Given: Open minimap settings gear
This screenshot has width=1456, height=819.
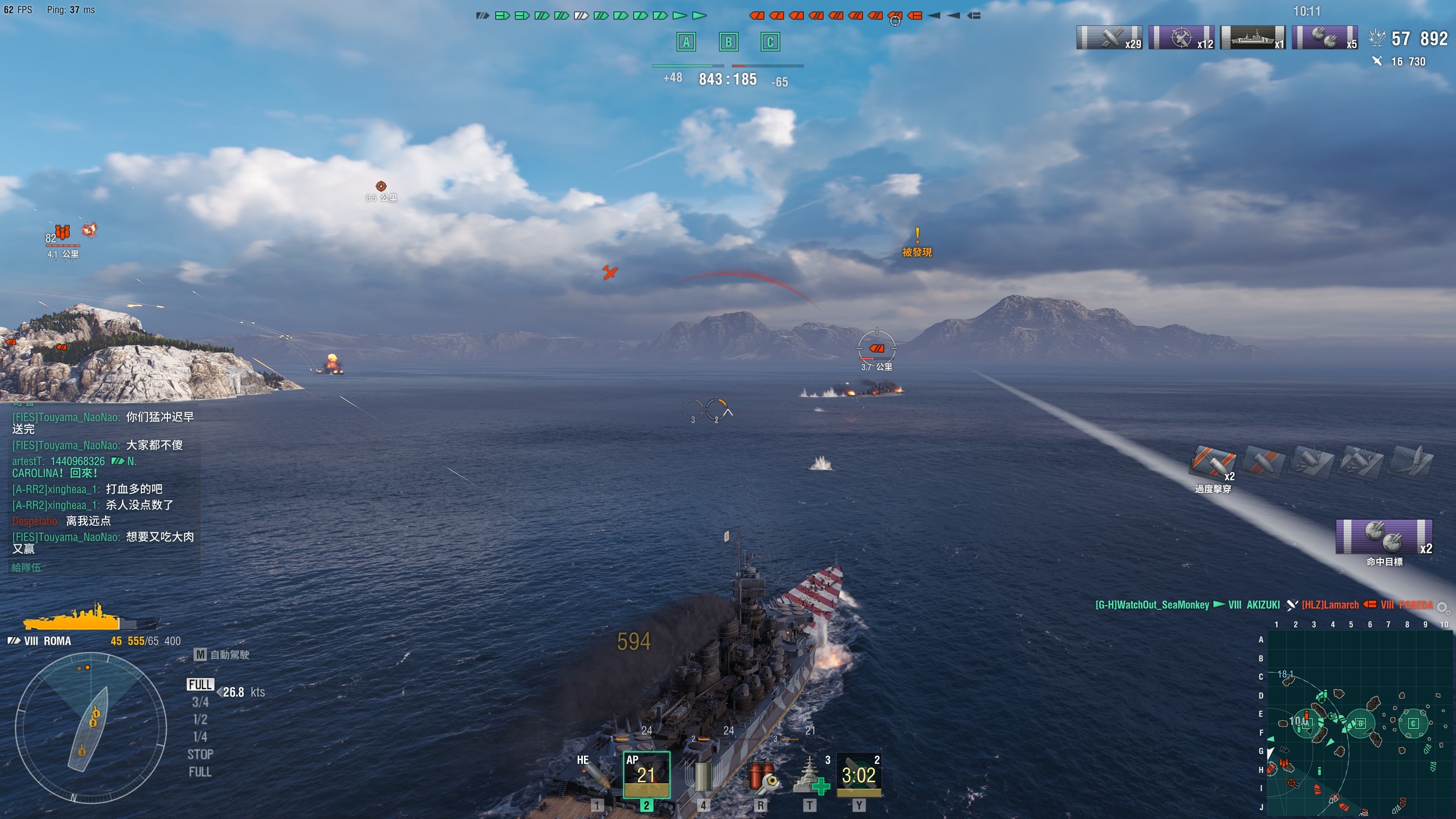Looking at the screenshot, I should coord(1442,607).
